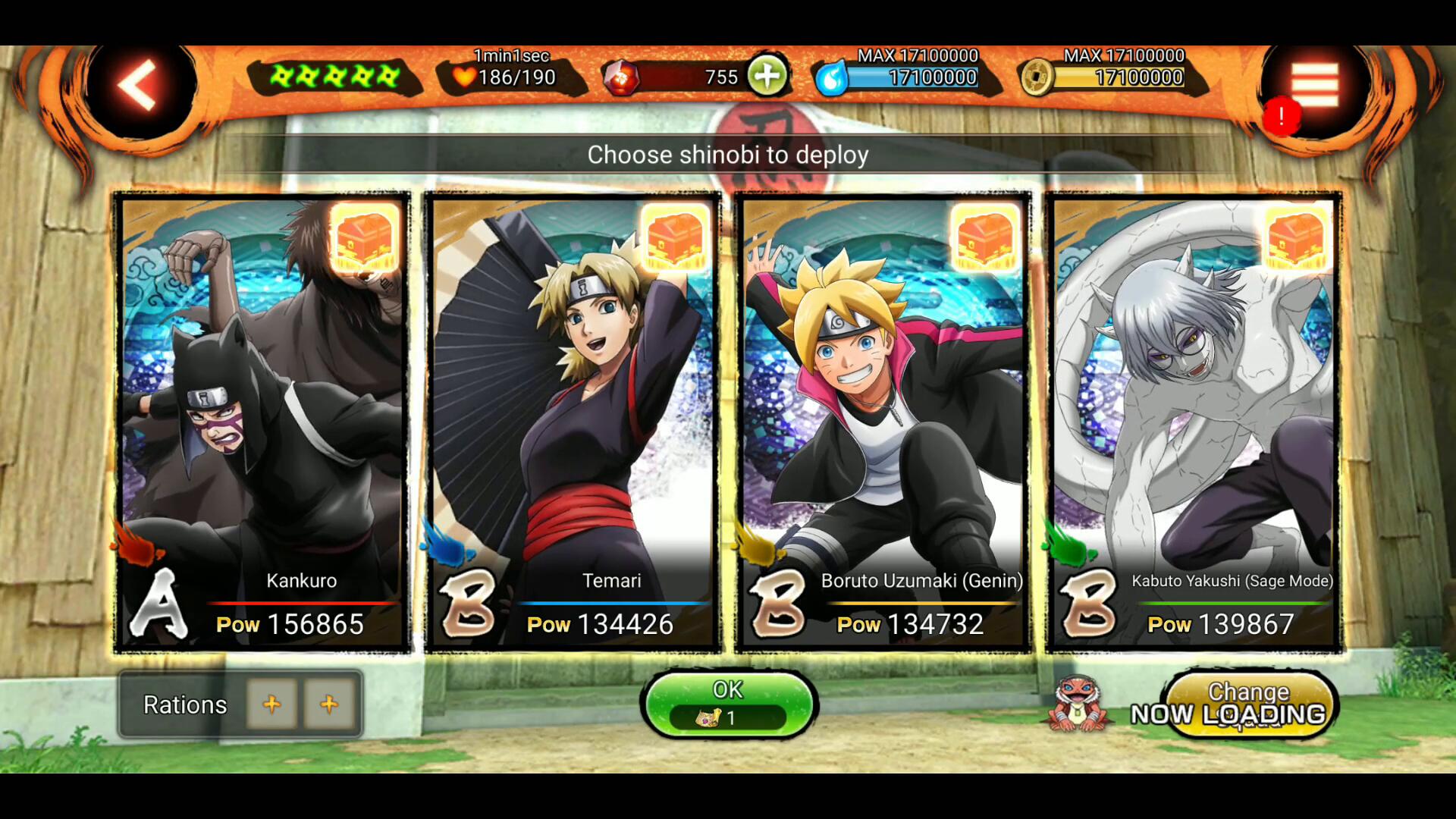Tap the treasure chest icon on Boruto's card

(x=985, y=238)
